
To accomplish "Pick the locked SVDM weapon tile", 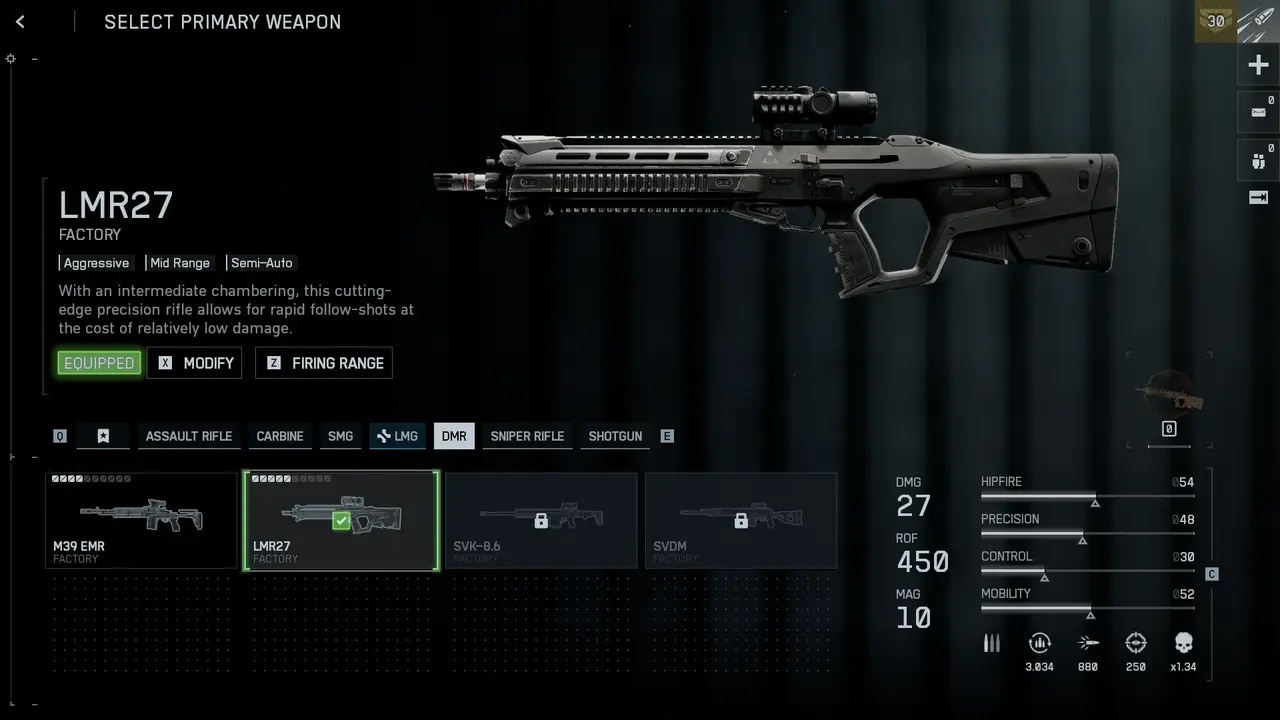I will (x=741, y=520).
